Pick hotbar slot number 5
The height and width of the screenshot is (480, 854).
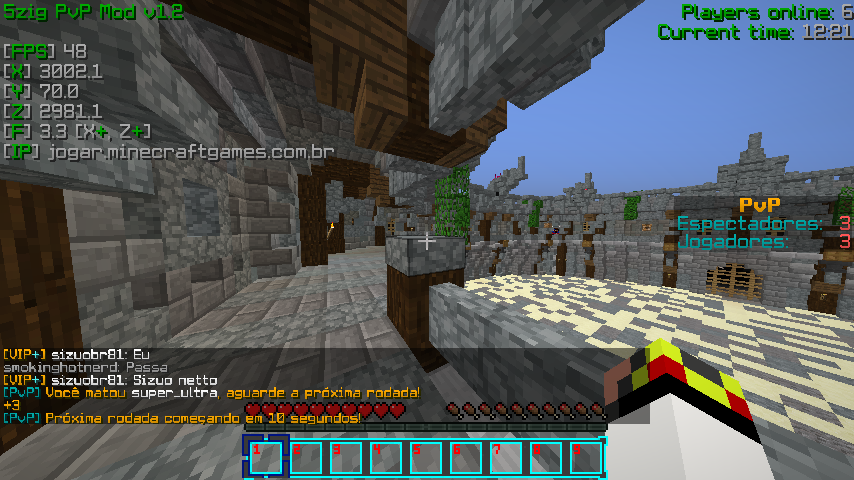click(425, 457)
